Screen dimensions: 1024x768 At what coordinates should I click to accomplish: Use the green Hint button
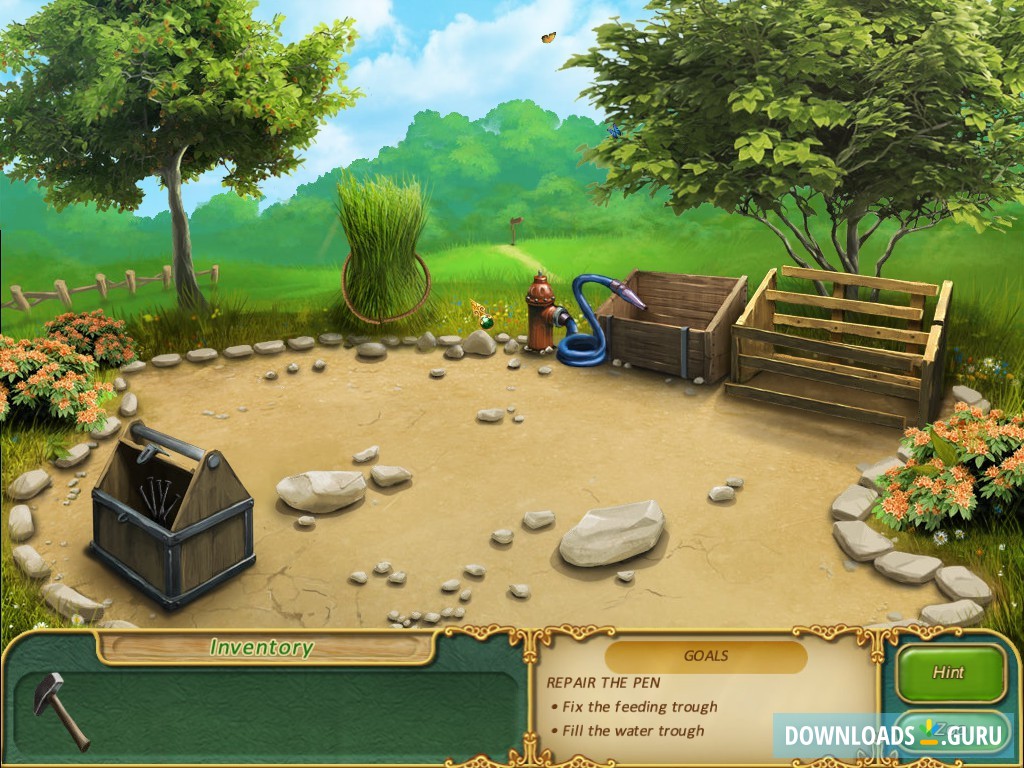click(949, 673)
